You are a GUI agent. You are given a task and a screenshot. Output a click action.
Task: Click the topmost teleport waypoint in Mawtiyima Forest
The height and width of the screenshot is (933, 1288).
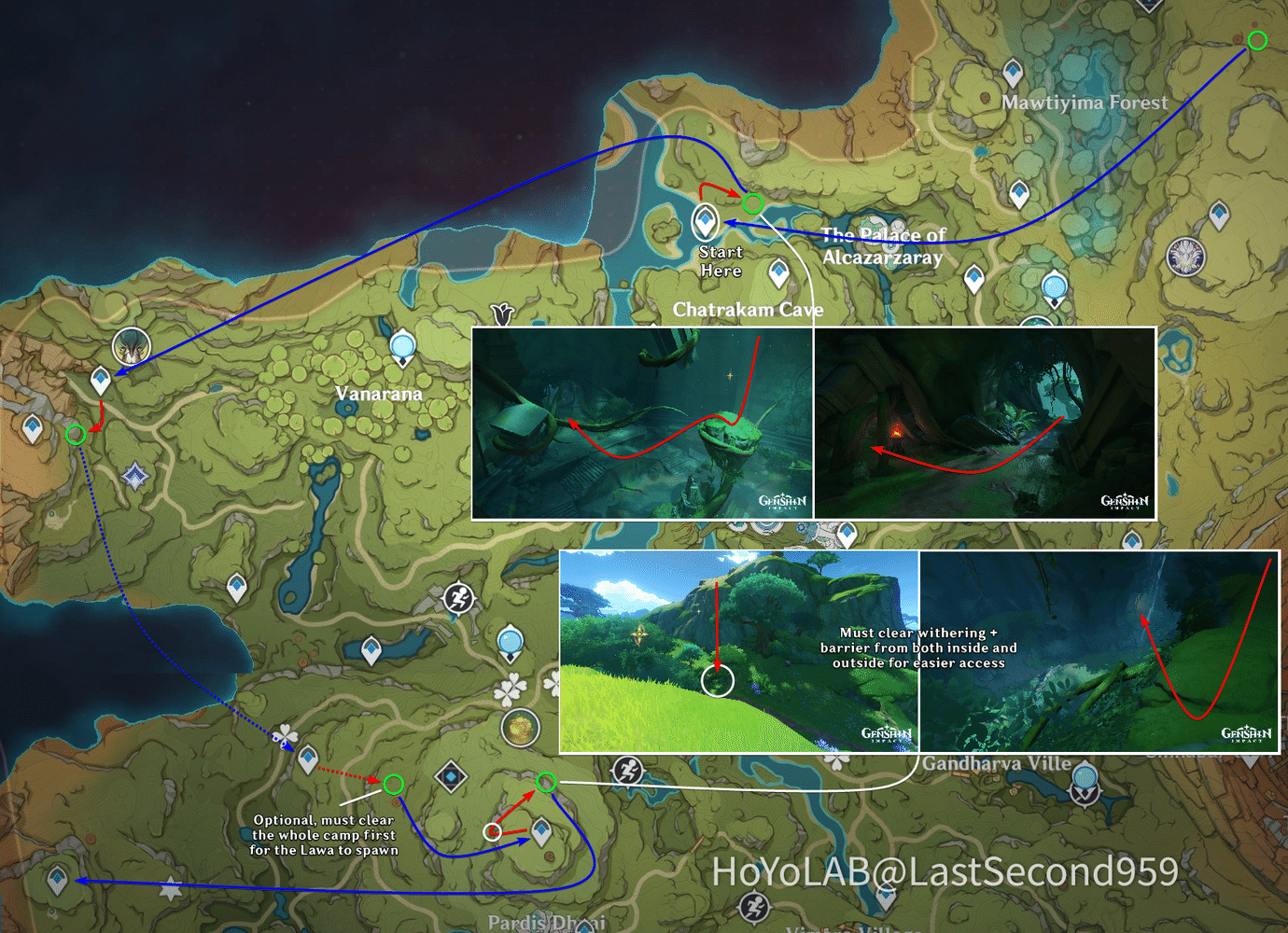[x=1013, y=70]
